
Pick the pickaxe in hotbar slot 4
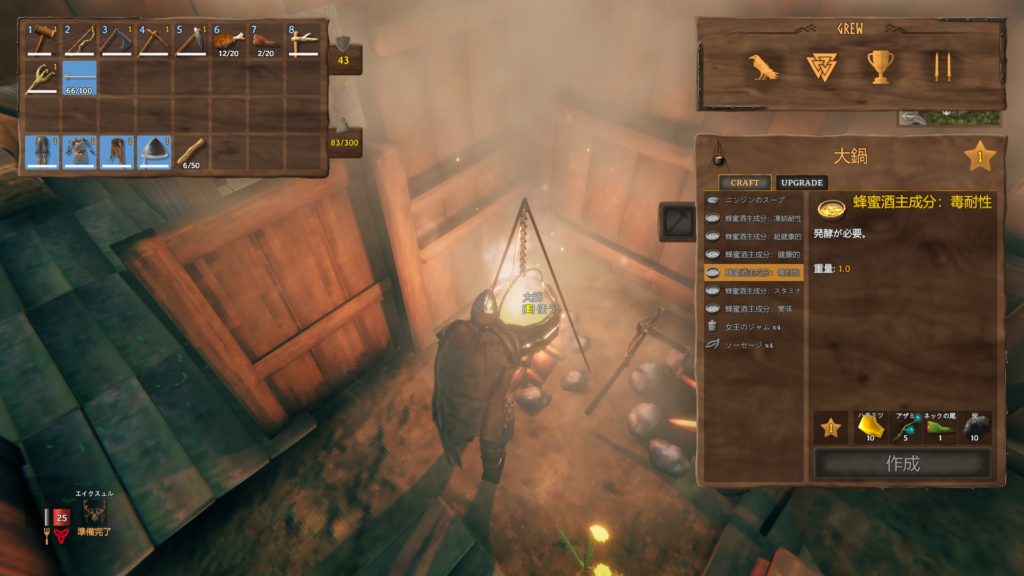tap(155, 42)
